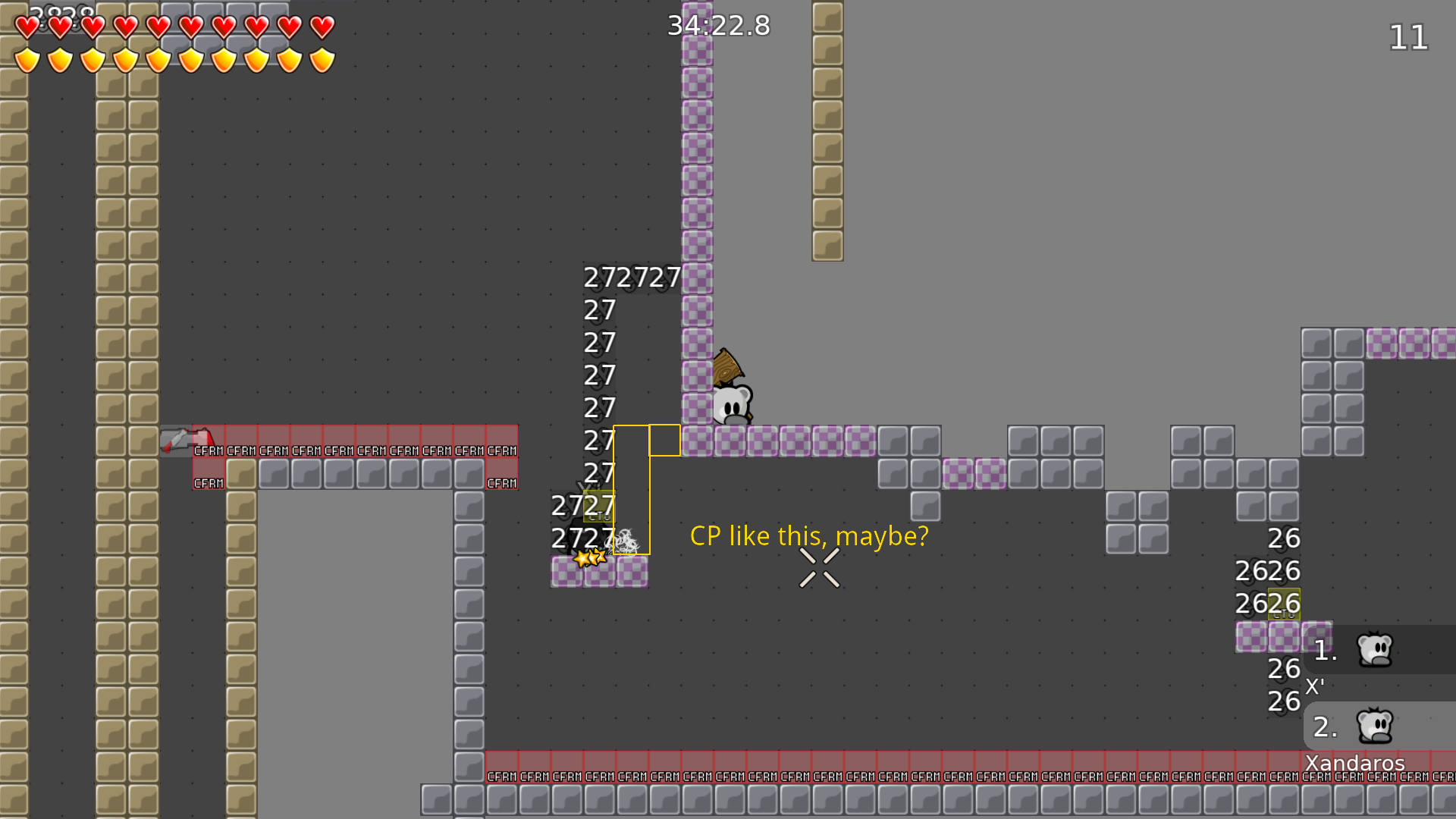Select the last armor shield icon
The image size is (1456, 819).
(322, 58)
